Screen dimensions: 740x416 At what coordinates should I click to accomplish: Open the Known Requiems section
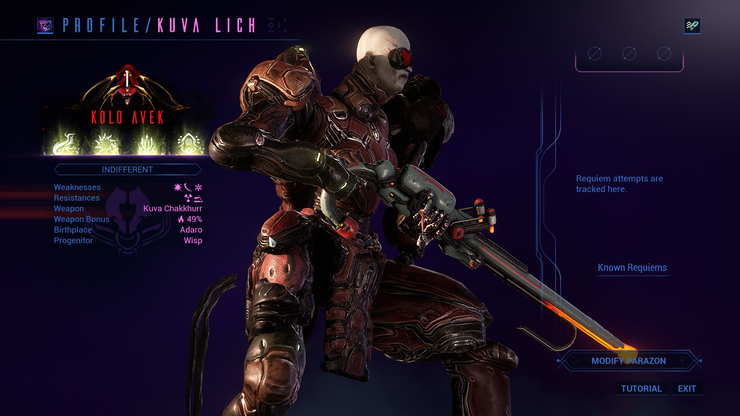(632, 268)
